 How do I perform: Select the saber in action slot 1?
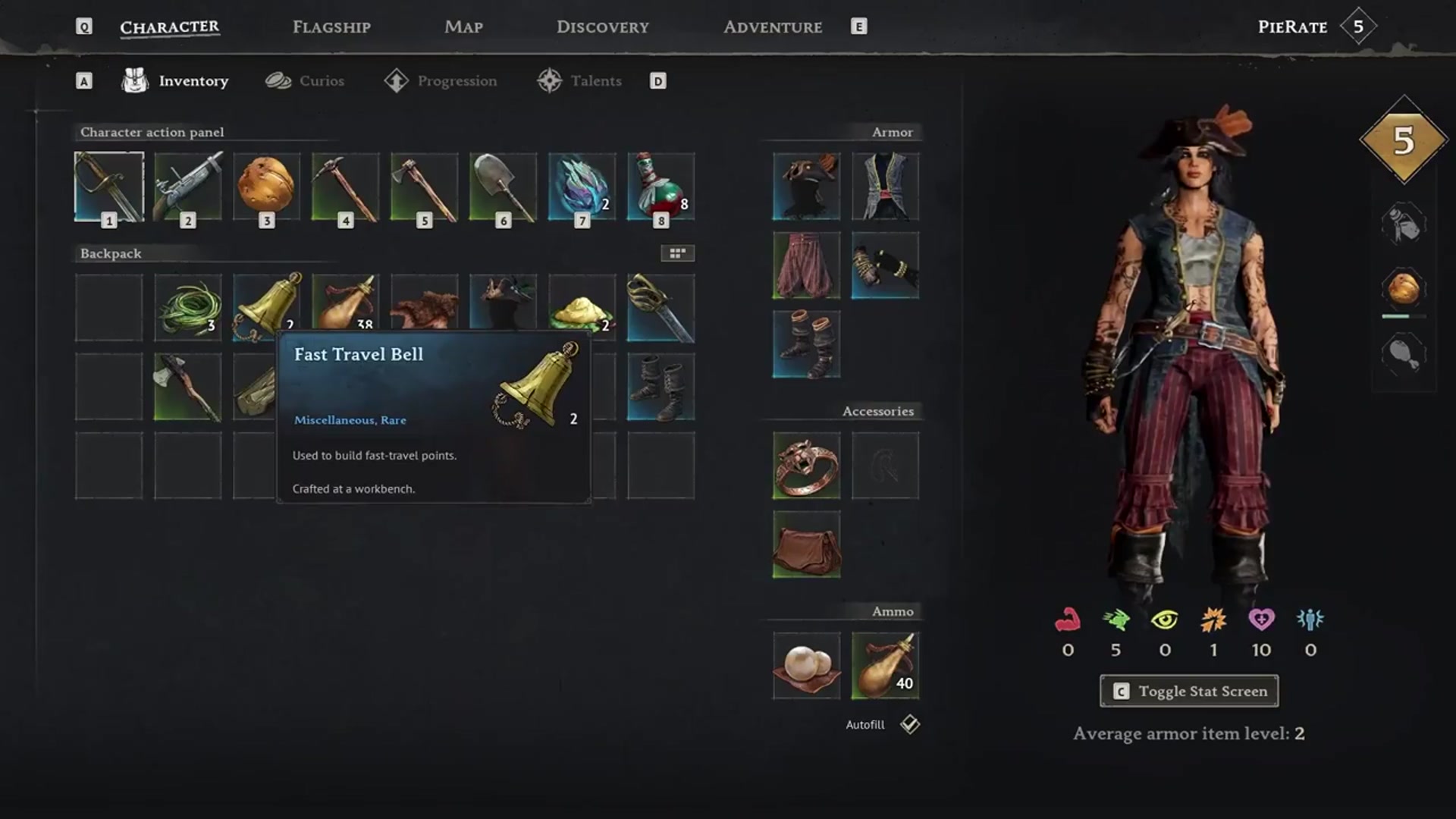coord(109,187)
